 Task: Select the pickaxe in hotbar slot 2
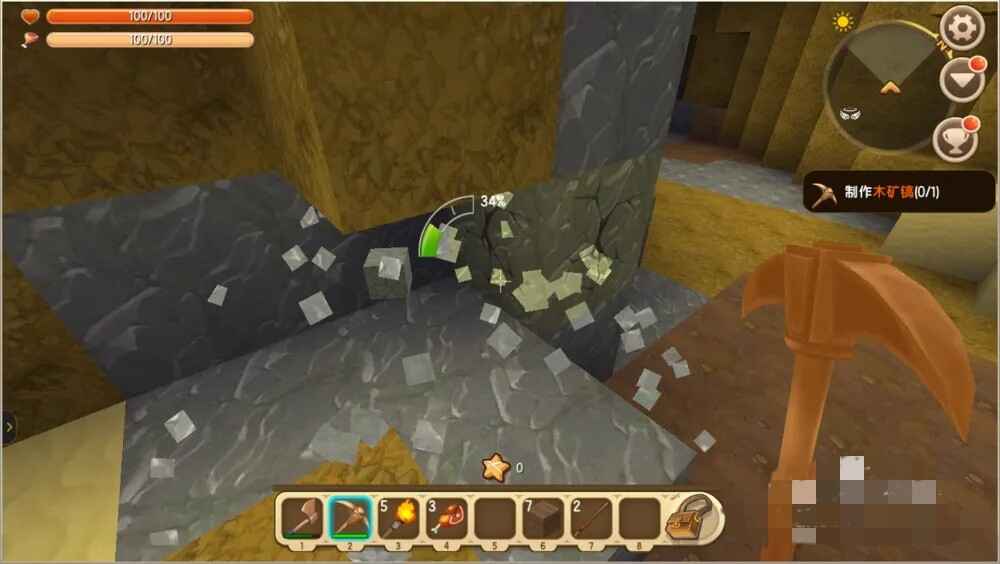(x=350, y=519)
